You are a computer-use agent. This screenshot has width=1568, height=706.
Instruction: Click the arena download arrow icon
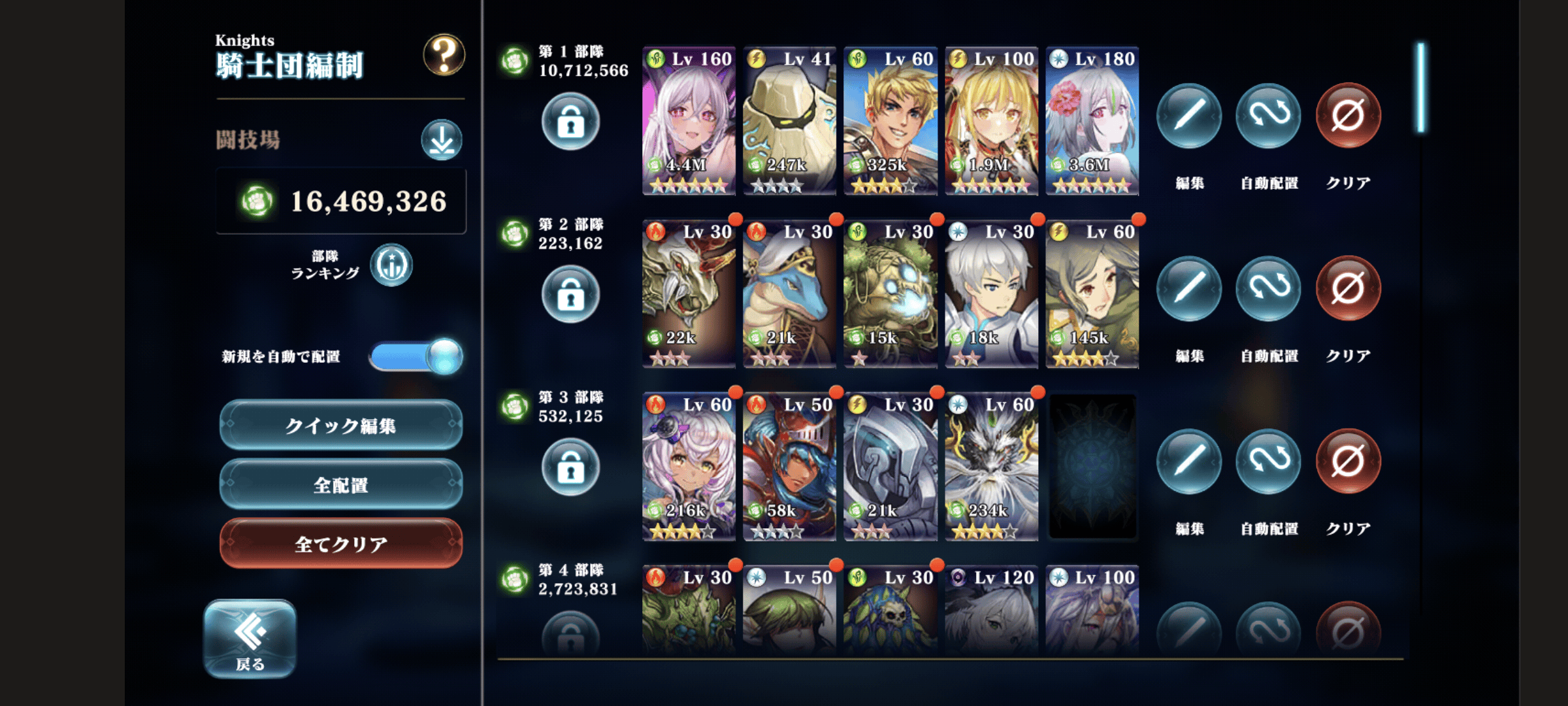tap(442, 140)
